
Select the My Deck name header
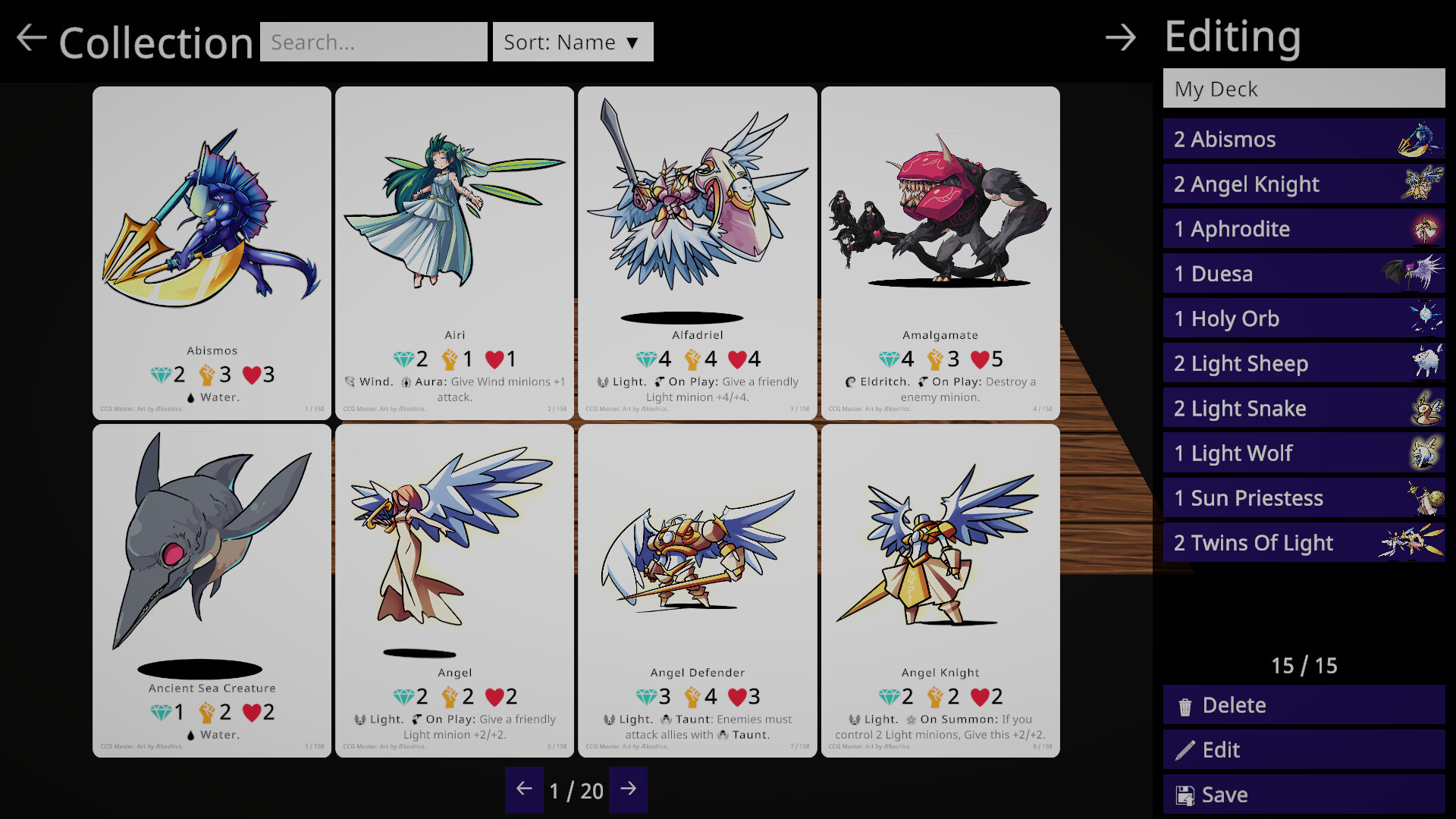point(1303,89)
